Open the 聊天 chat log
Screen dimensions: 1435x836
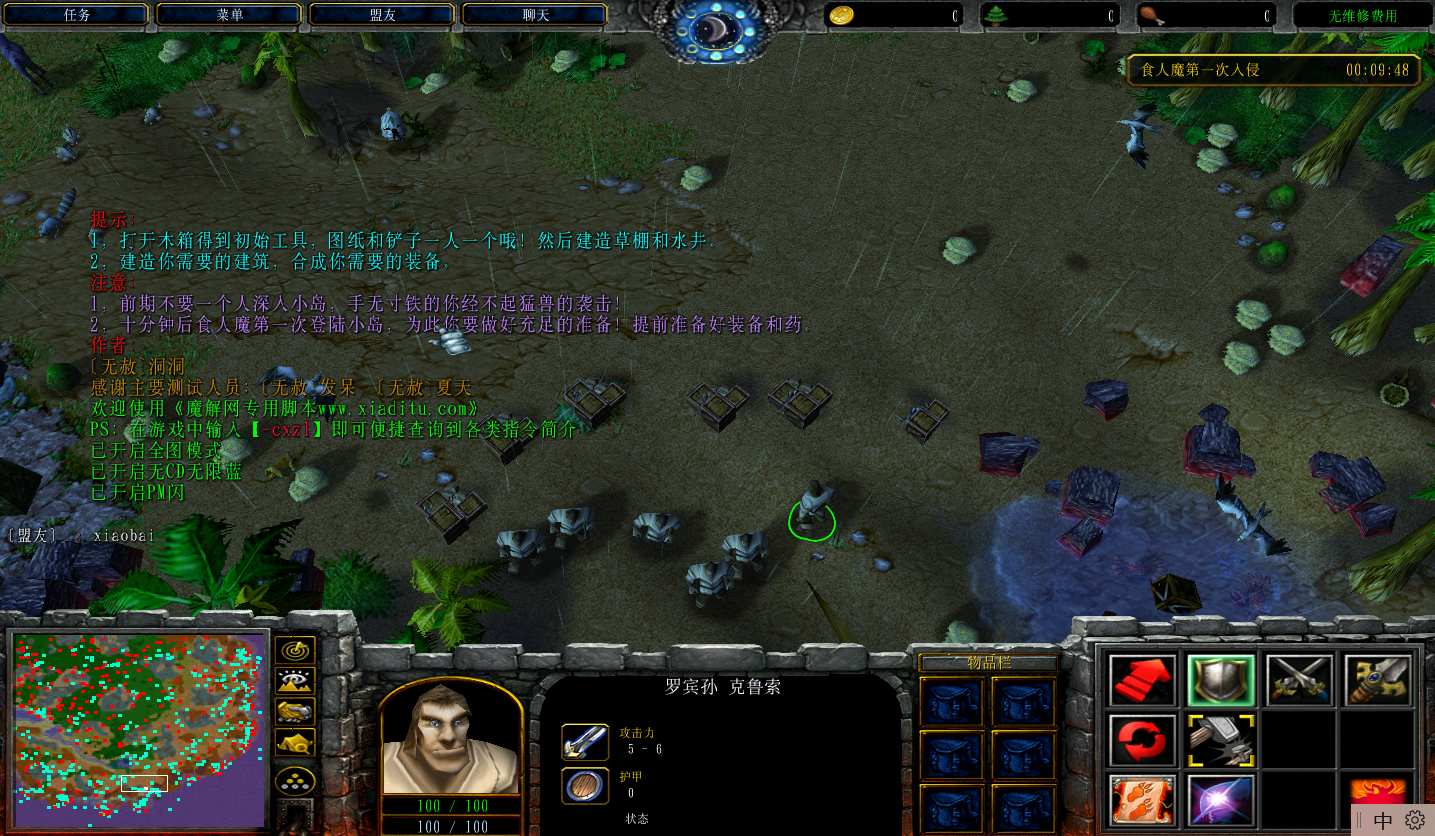[x=535, y=15]
